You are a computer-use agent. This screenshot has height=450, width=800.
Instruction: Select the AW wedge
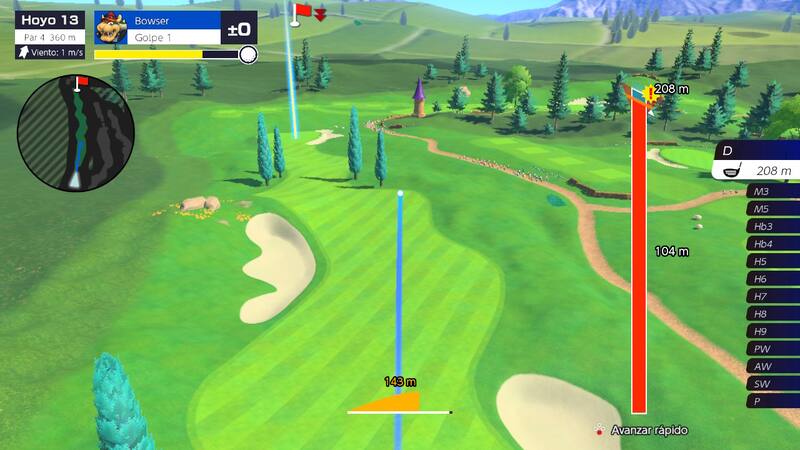pyautogui.click(x=772, y=366)
